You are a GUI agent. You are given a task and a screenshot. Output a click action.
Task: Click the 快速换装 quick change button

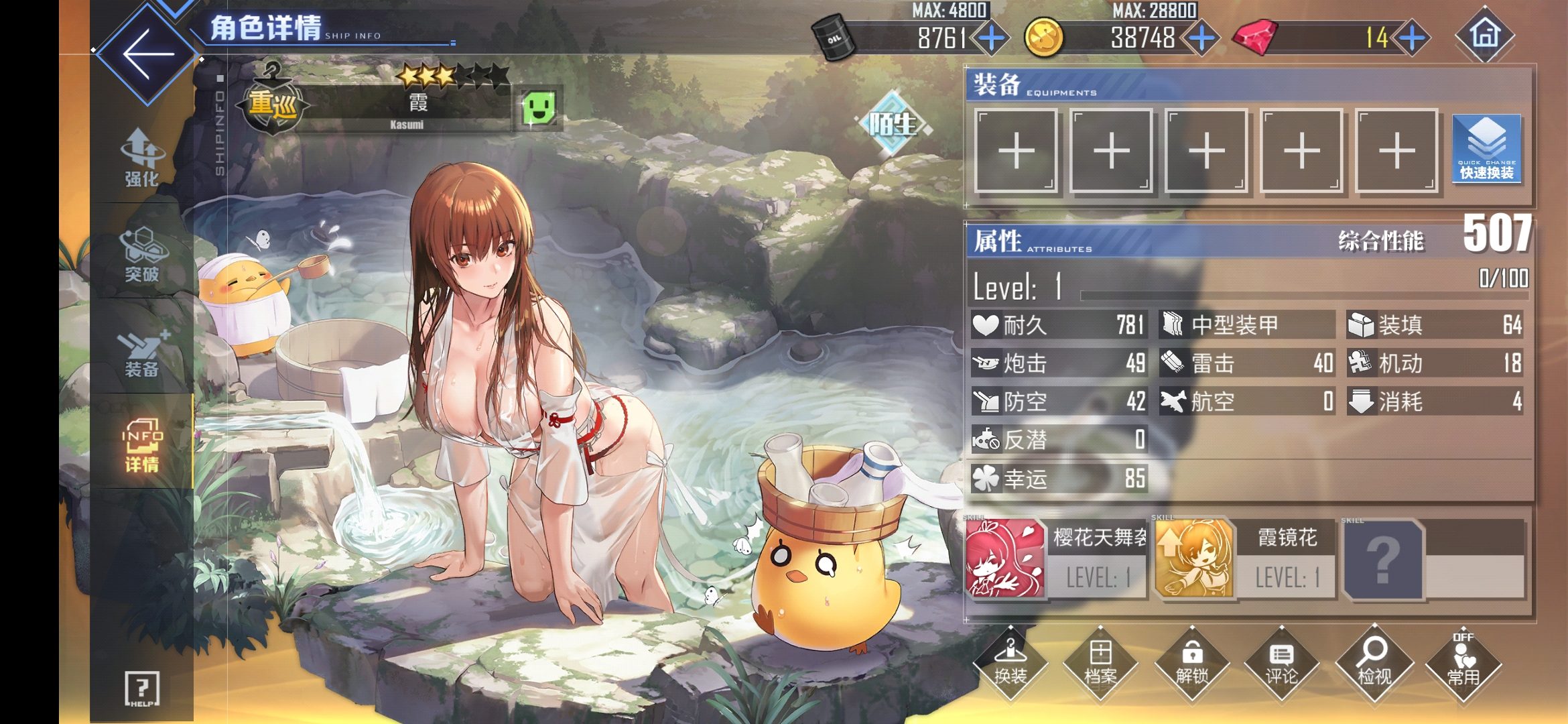[1486, 149]
